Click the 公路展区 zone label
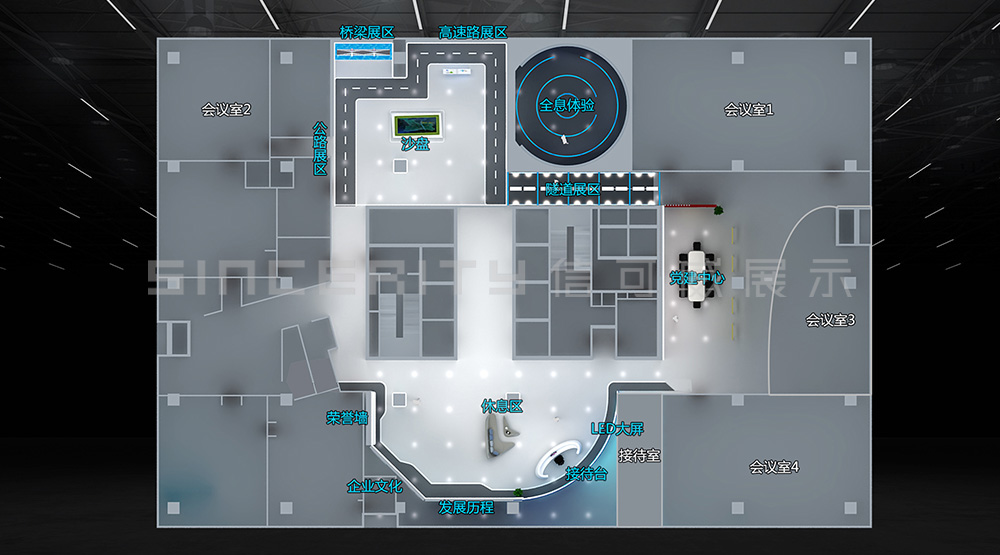The height and width of the screenshot is (555, 1000). tap(320, 149)
